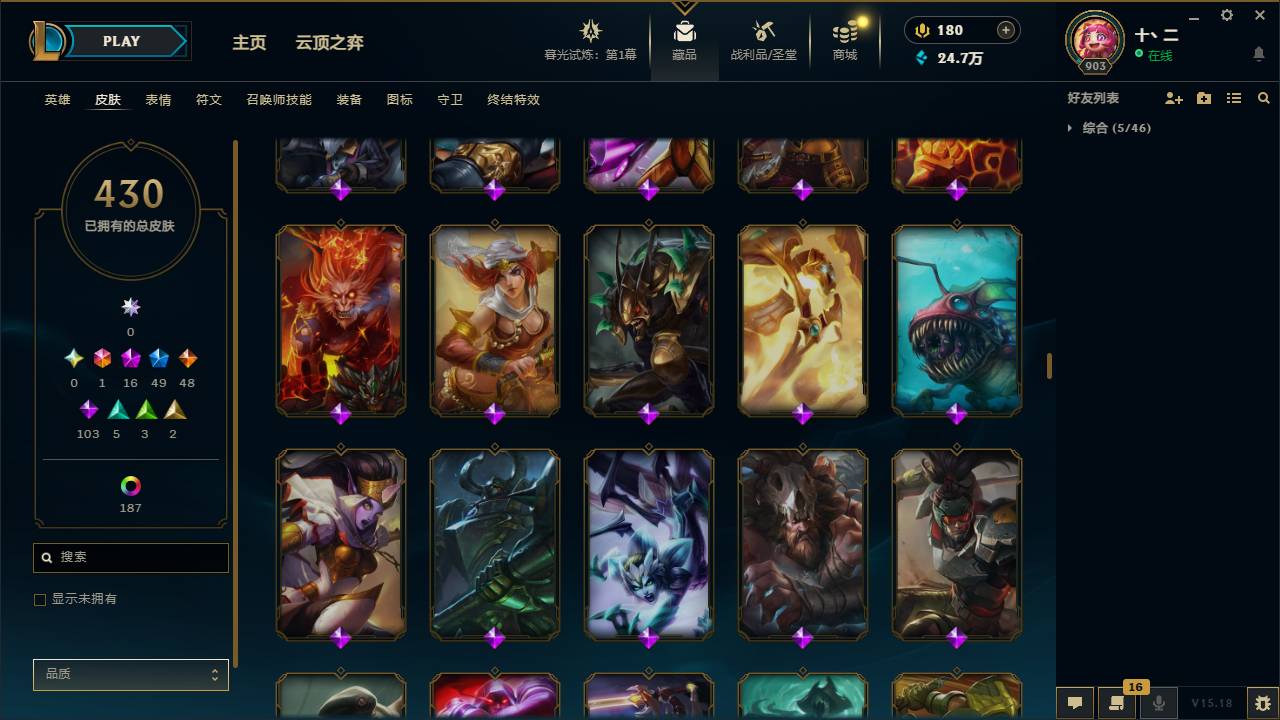Switch to the 表情 tab
The width and height of the screenshot is (1280, 720).
pyautogui.click(x=158, y=100)
